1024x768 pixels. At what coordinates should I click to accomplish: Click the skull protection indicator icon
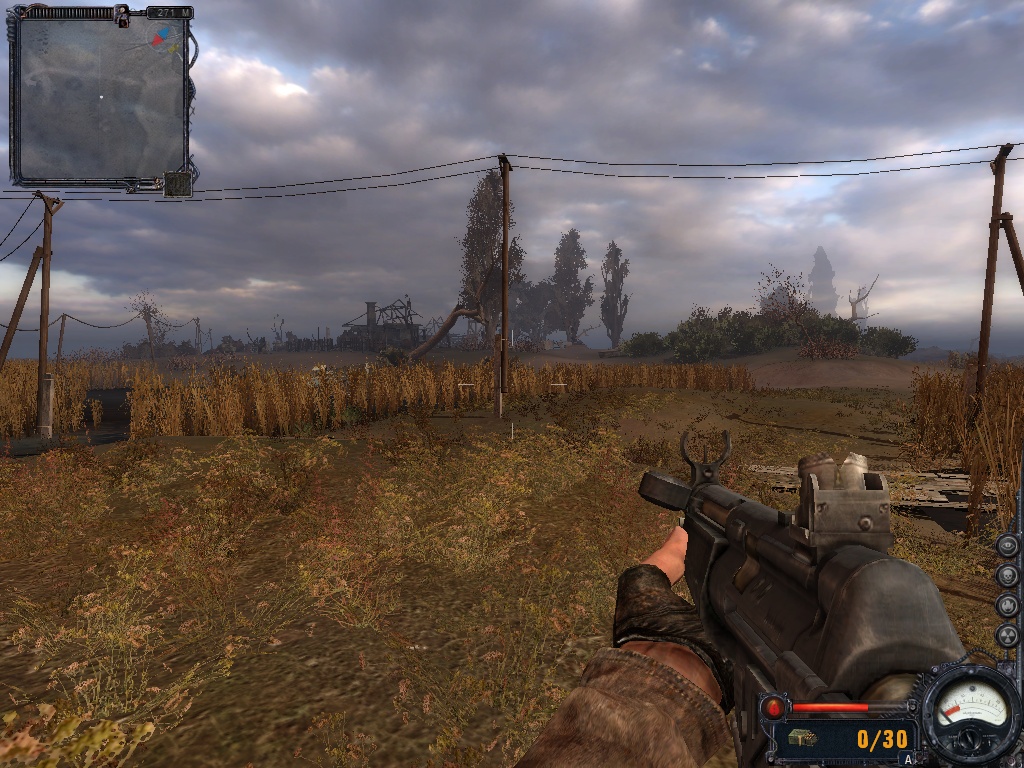pyautogui.click(x=1007, y=575)
